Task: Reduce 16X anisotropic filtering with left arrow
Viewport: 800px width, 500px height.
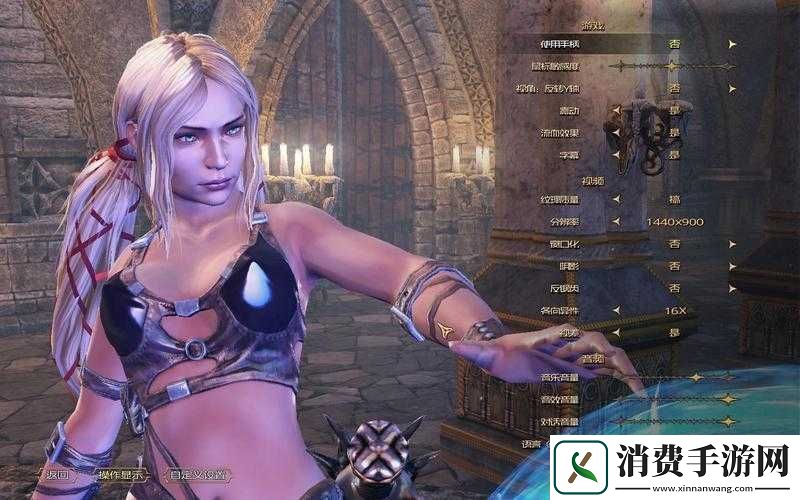Action: [616, 310]
